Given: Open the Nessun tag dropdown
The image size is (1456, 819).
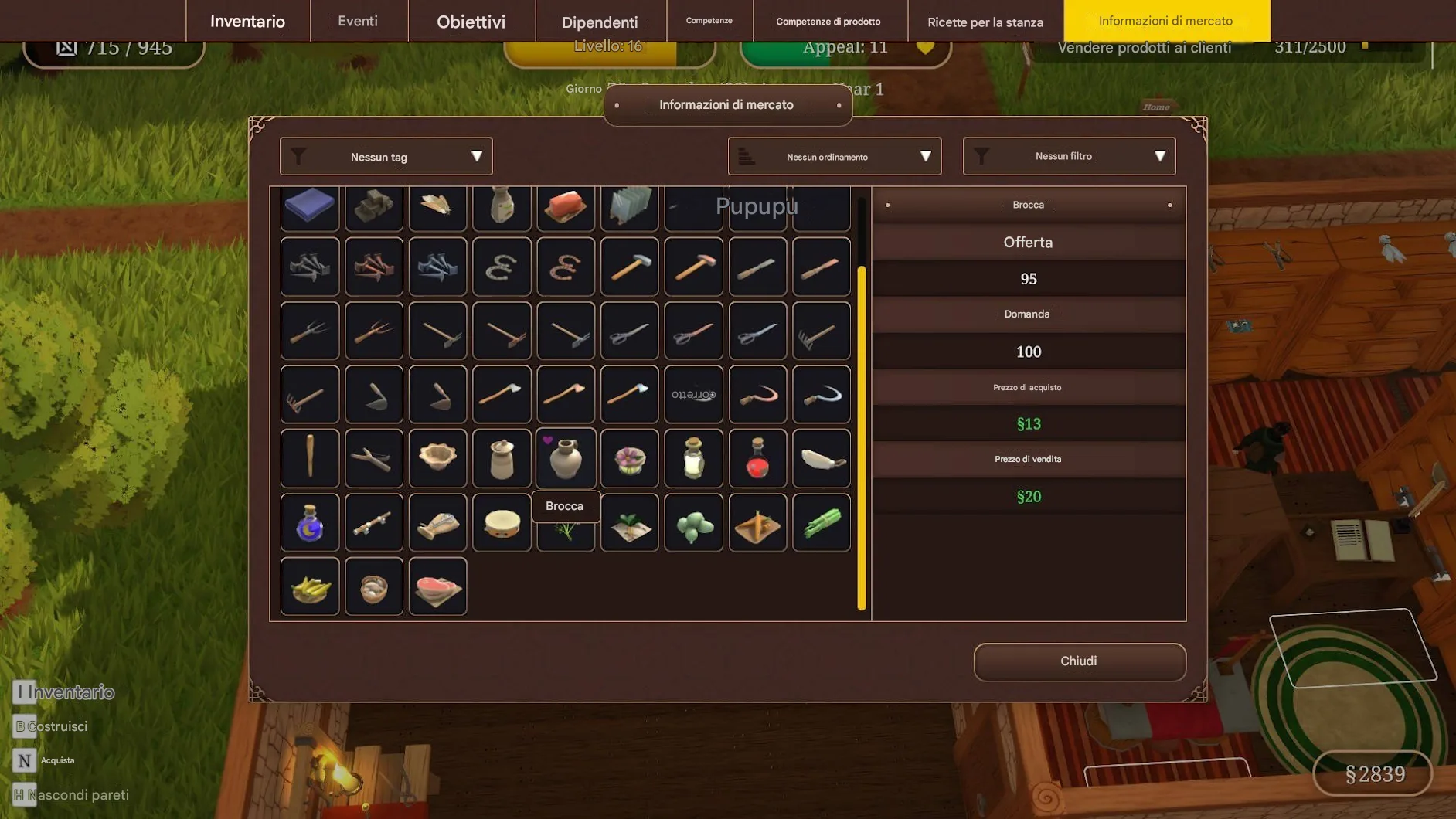Looking at the screenshot, I should coord(386,157).
